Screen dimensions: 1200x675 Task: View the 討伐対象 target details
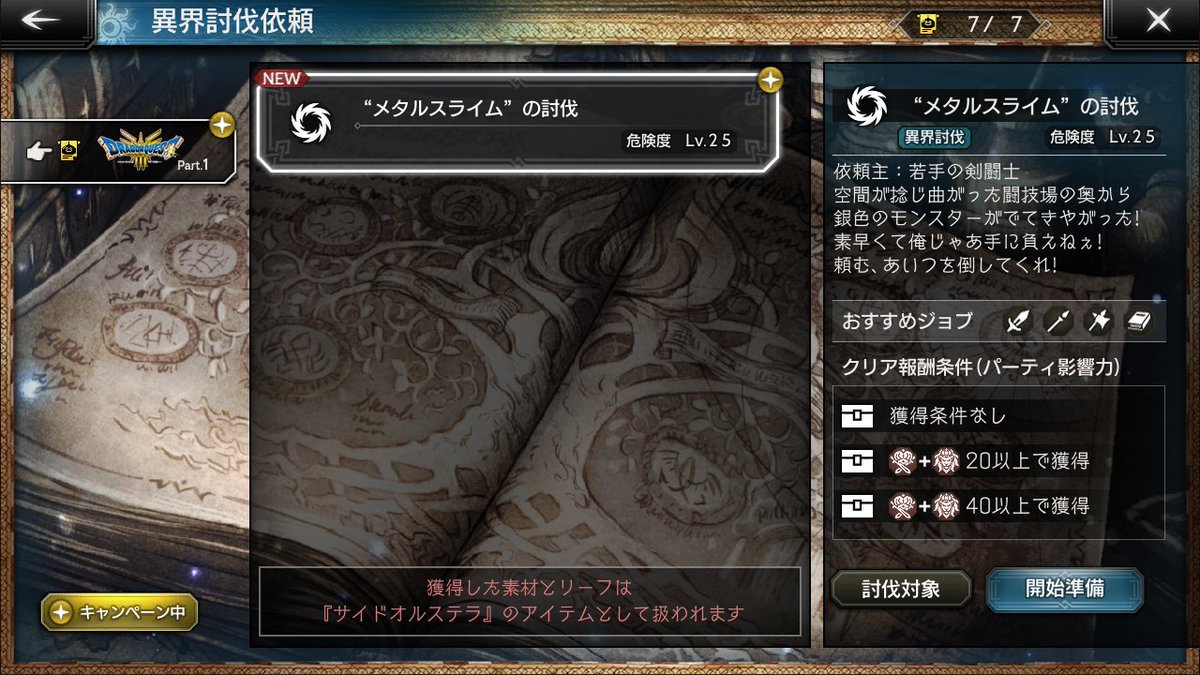[900, 588]
